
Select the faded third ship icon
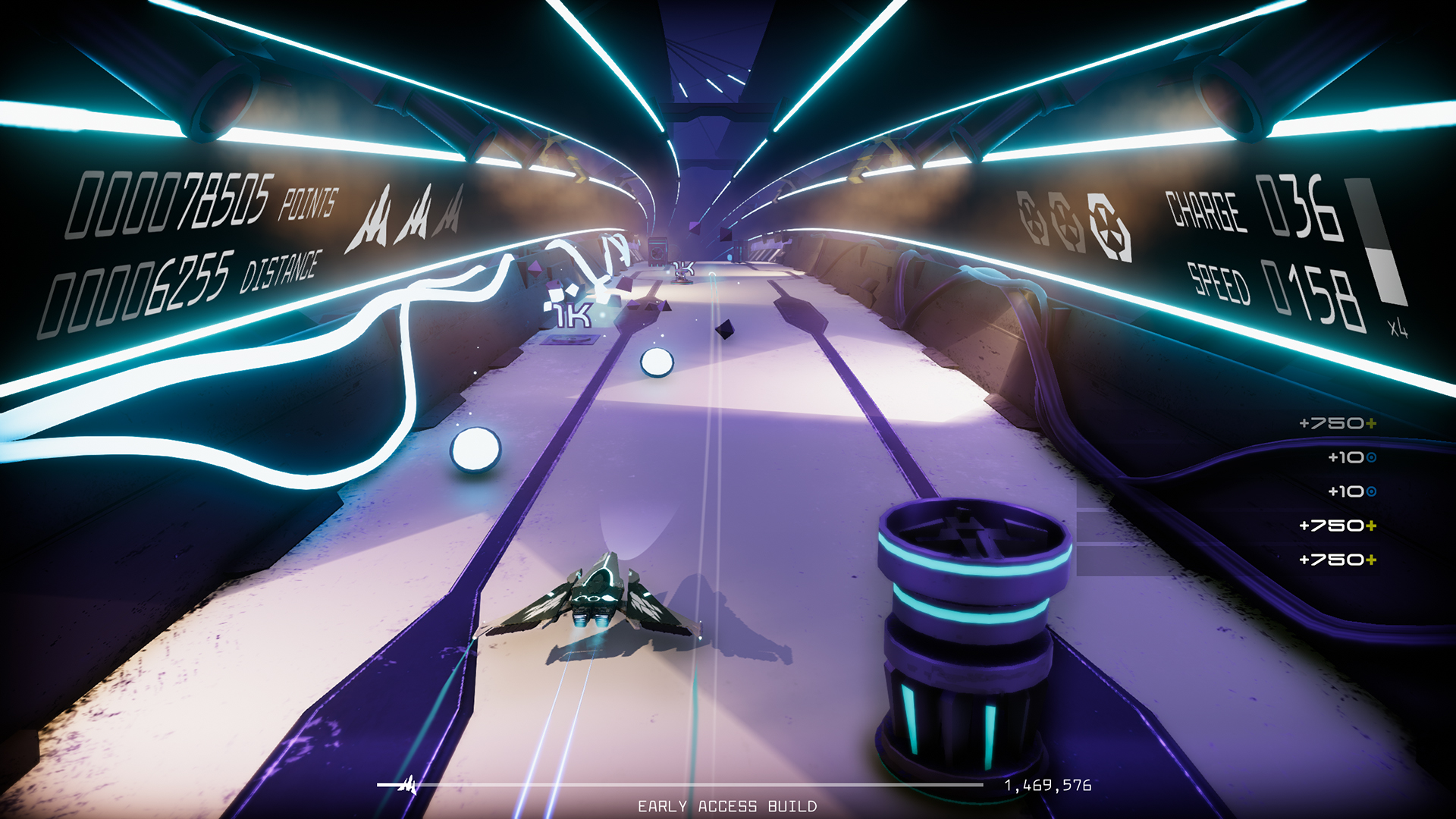pos(451,216)
